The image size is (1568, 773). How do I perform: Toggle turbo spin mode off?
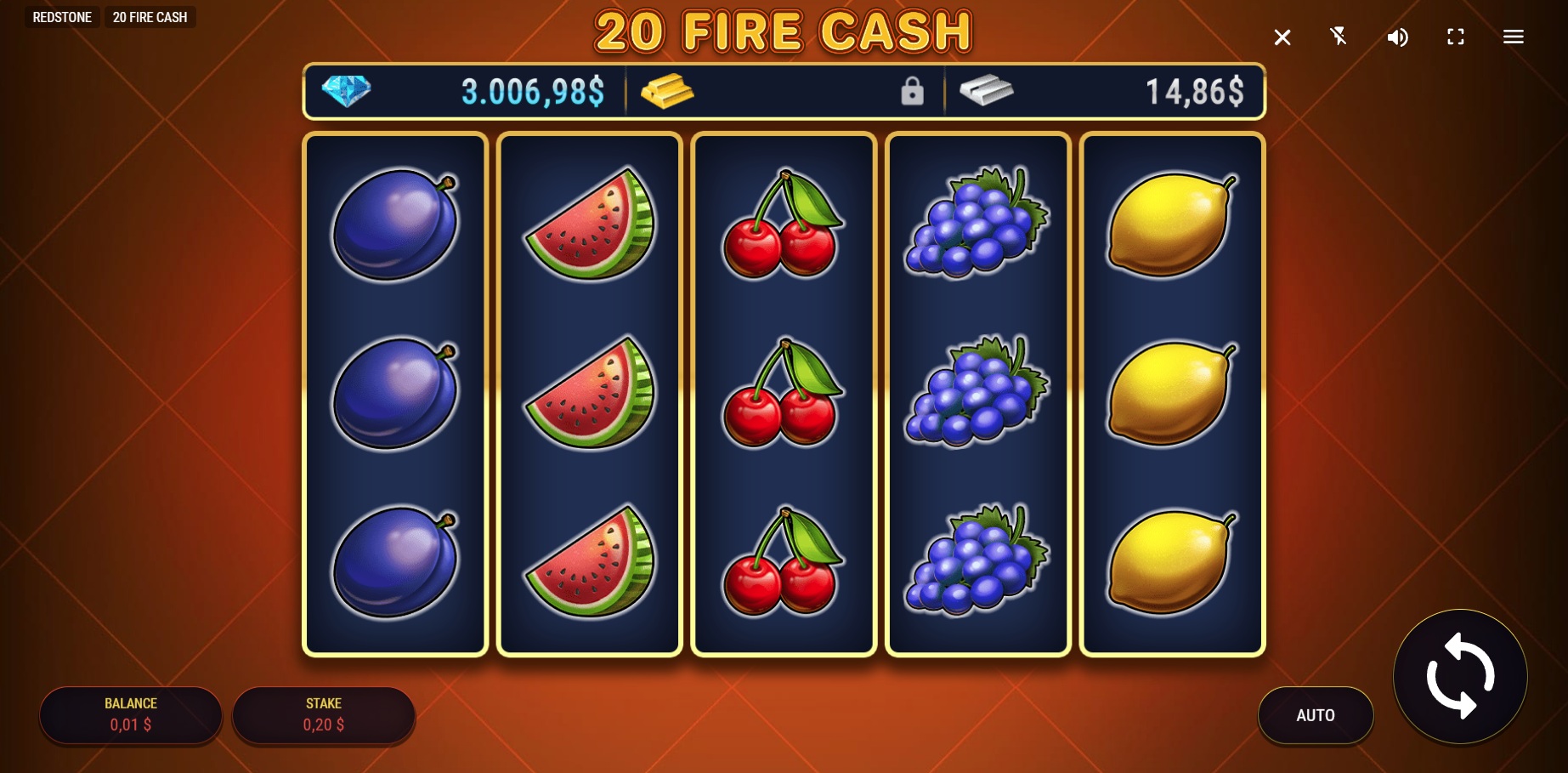[1339, 37]
